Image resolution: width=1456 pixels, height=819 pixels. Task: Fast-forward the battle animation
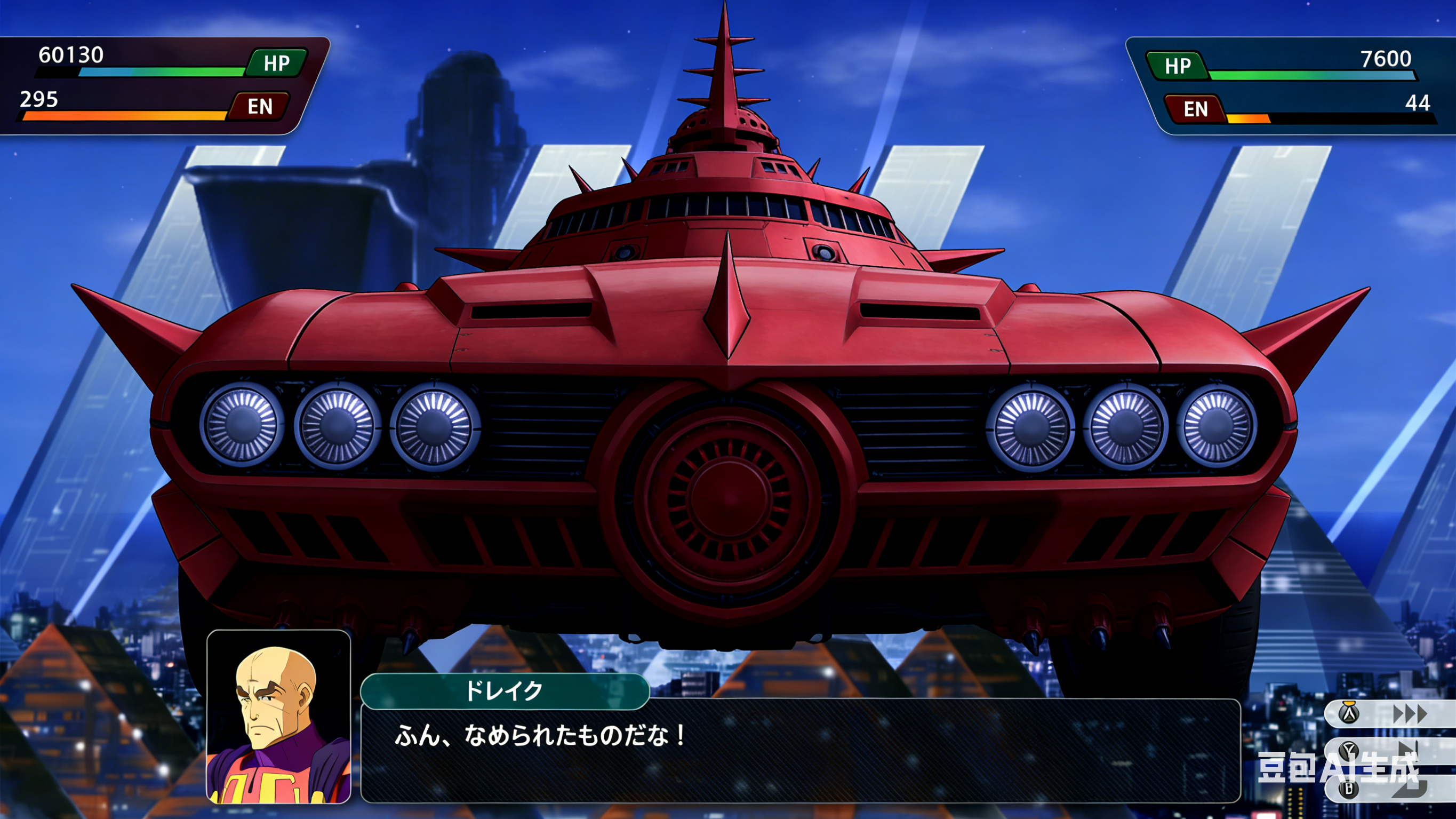click(x=1409, y=714)
